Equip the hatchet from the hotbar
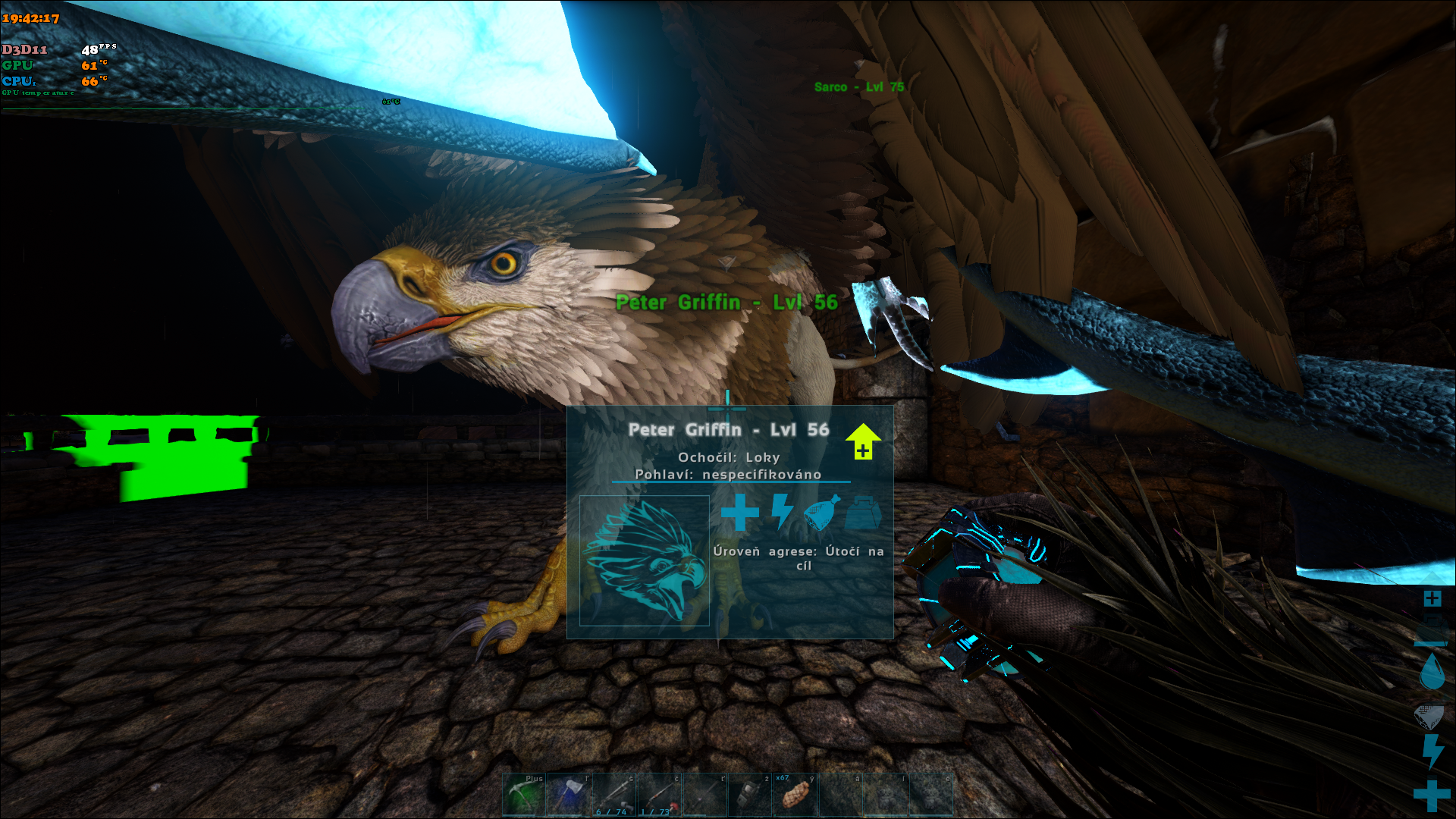This screenshot has height=819, width=1456. point(570,795)
